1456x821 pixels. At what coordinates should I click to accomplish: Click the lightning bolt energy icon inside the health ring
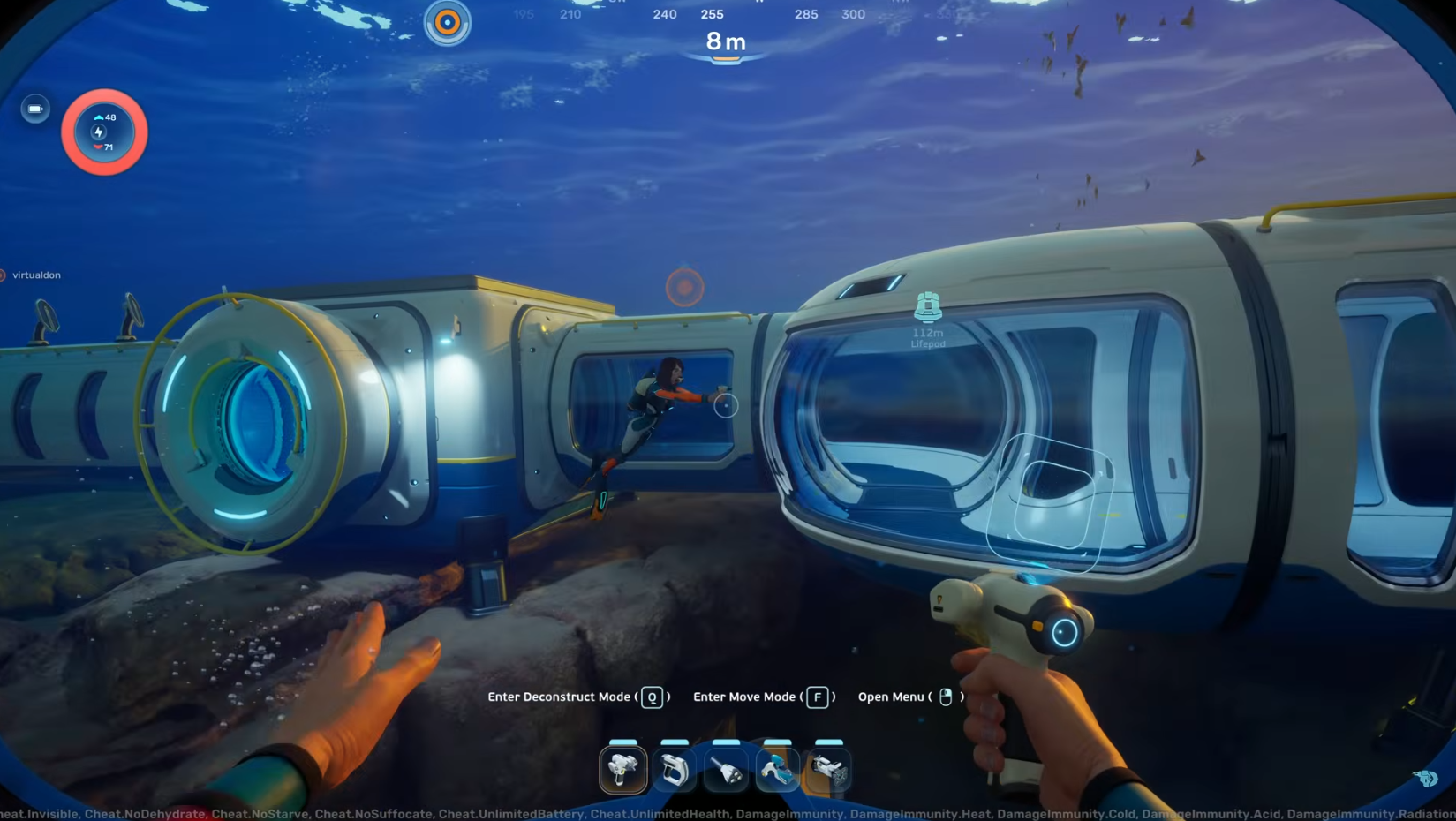coord(97,132)
